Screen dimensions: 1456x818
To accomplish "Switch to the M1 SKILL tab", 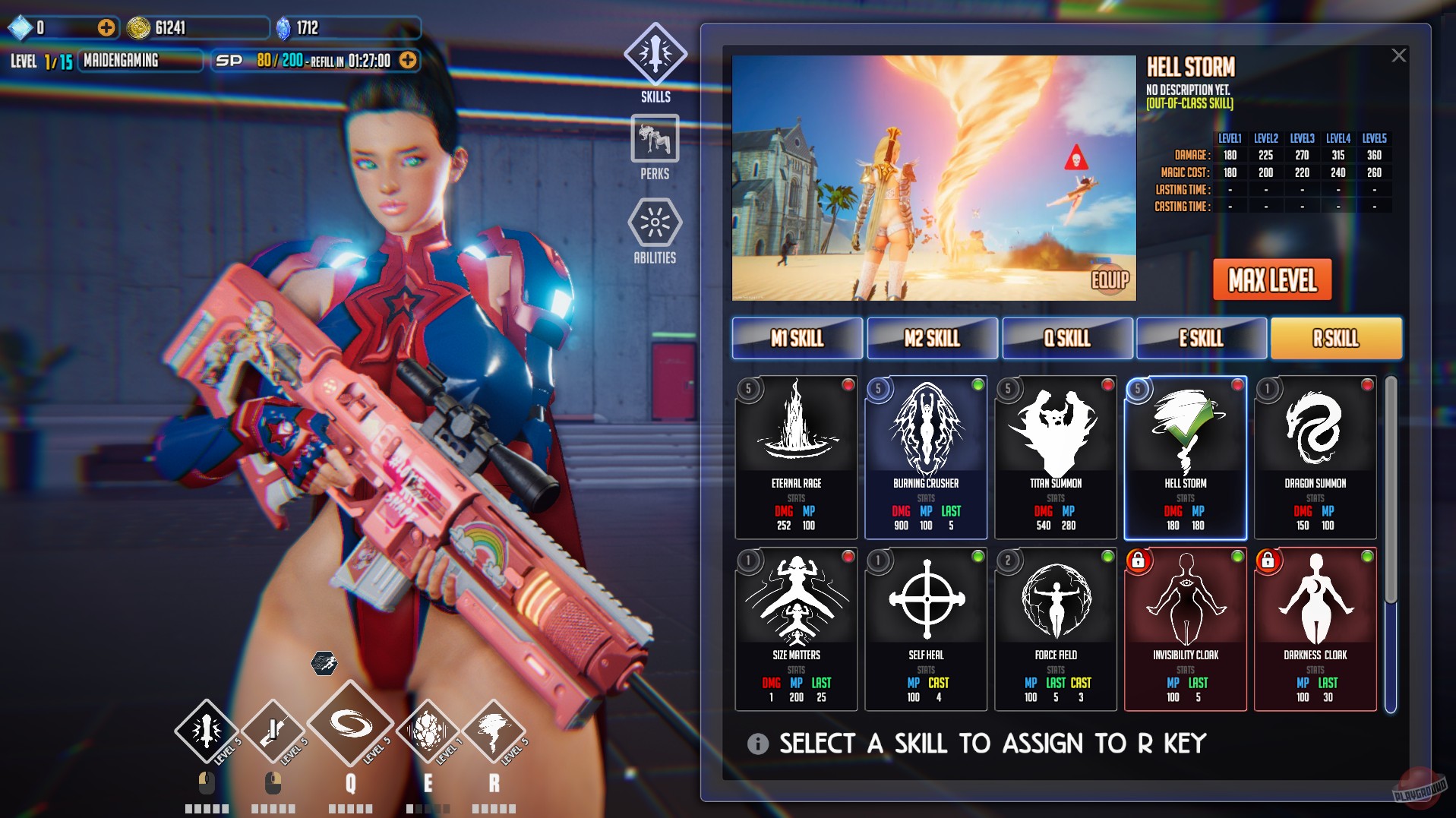I will click(796, 338).
